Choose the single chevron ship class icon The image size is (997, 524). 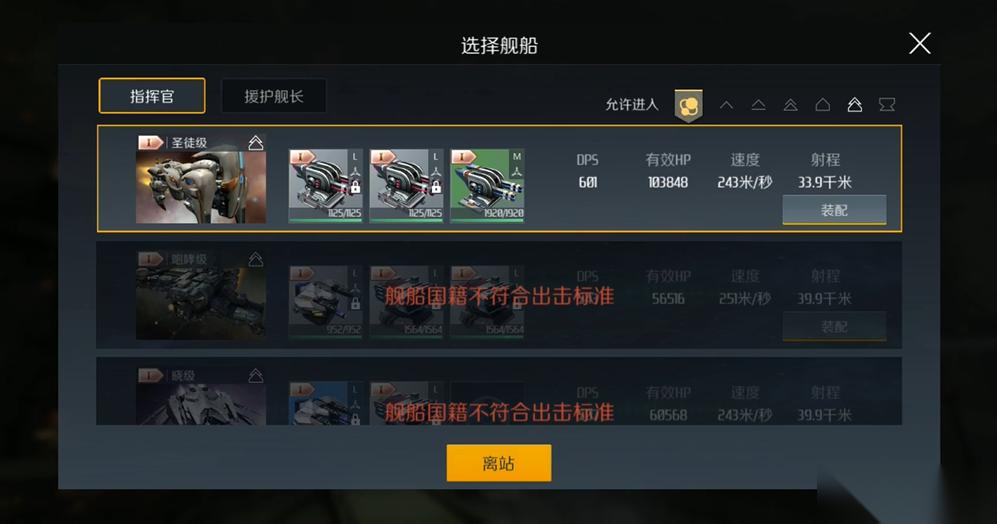727,104
